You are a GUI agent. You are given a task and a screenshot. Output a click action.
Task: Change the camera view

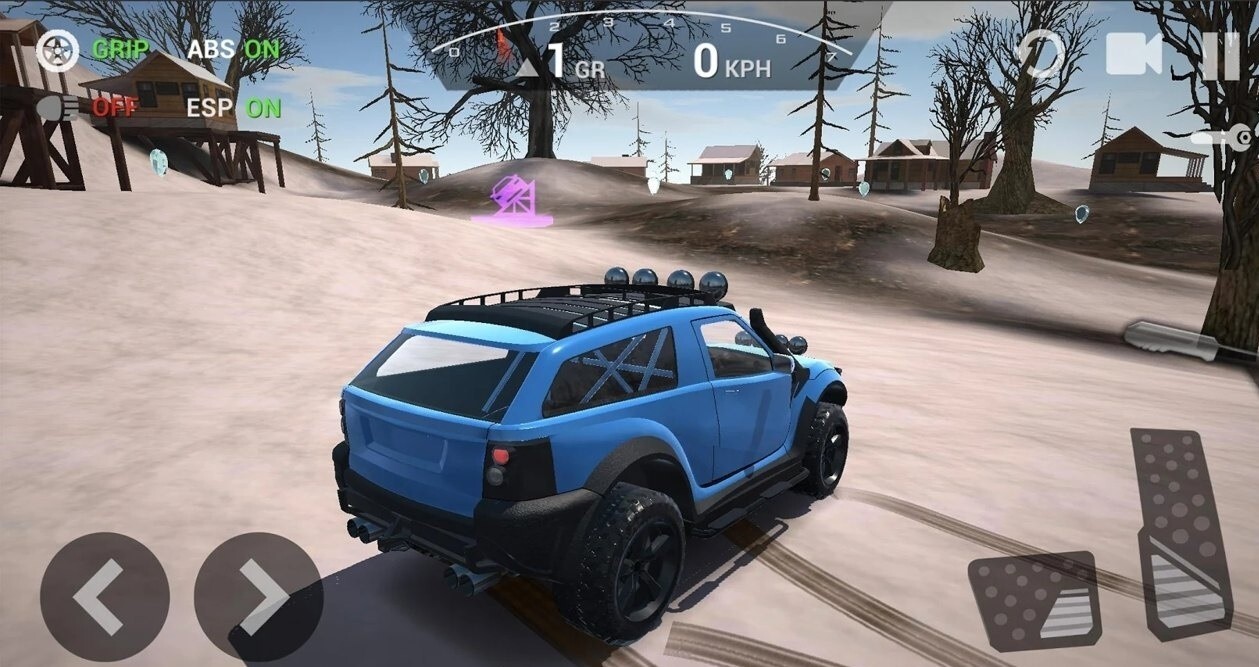click(x=1134, y=54)
